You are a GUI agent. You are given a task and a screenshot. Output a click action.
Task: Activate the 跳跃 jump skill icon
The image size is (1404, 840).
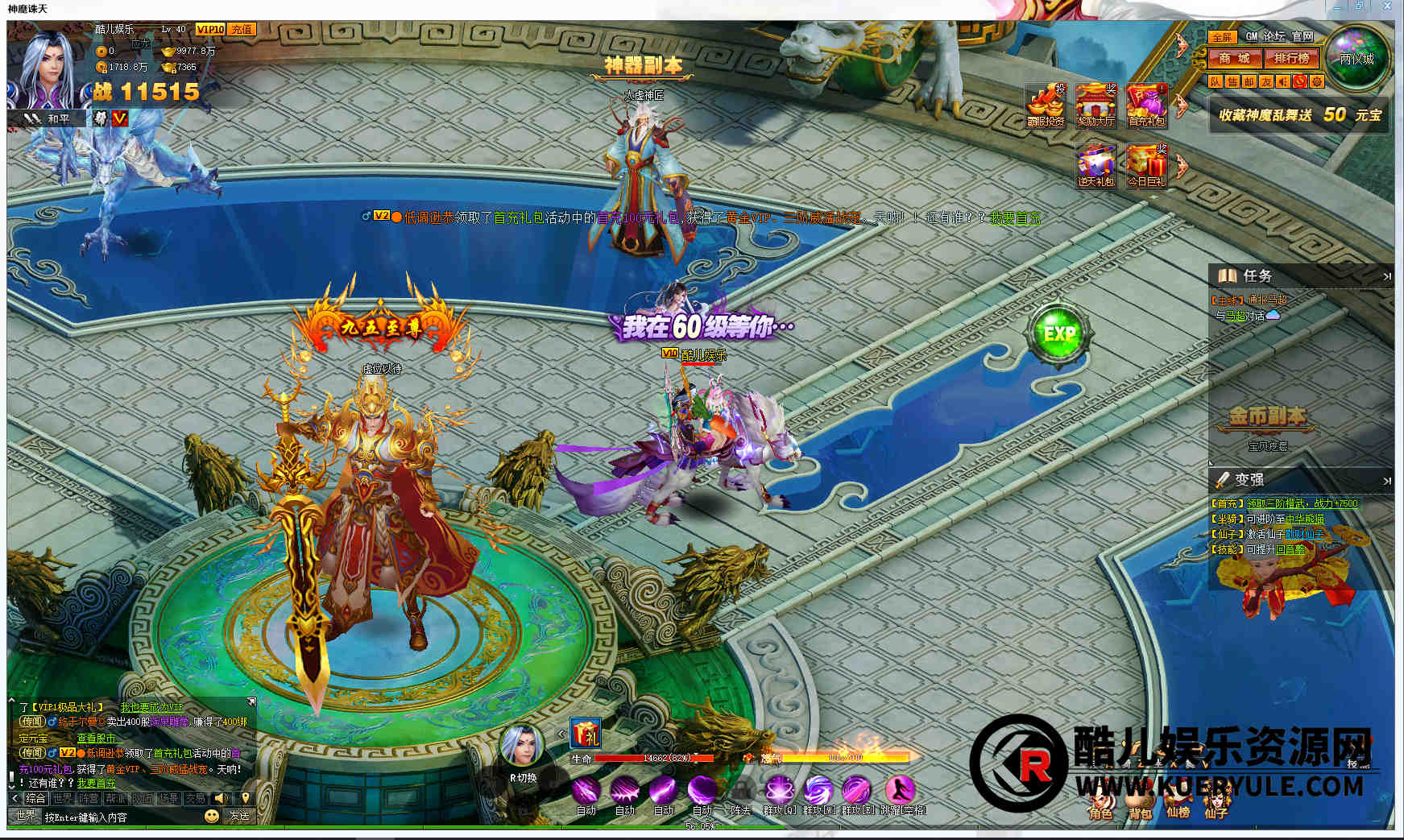click(900, 790)
